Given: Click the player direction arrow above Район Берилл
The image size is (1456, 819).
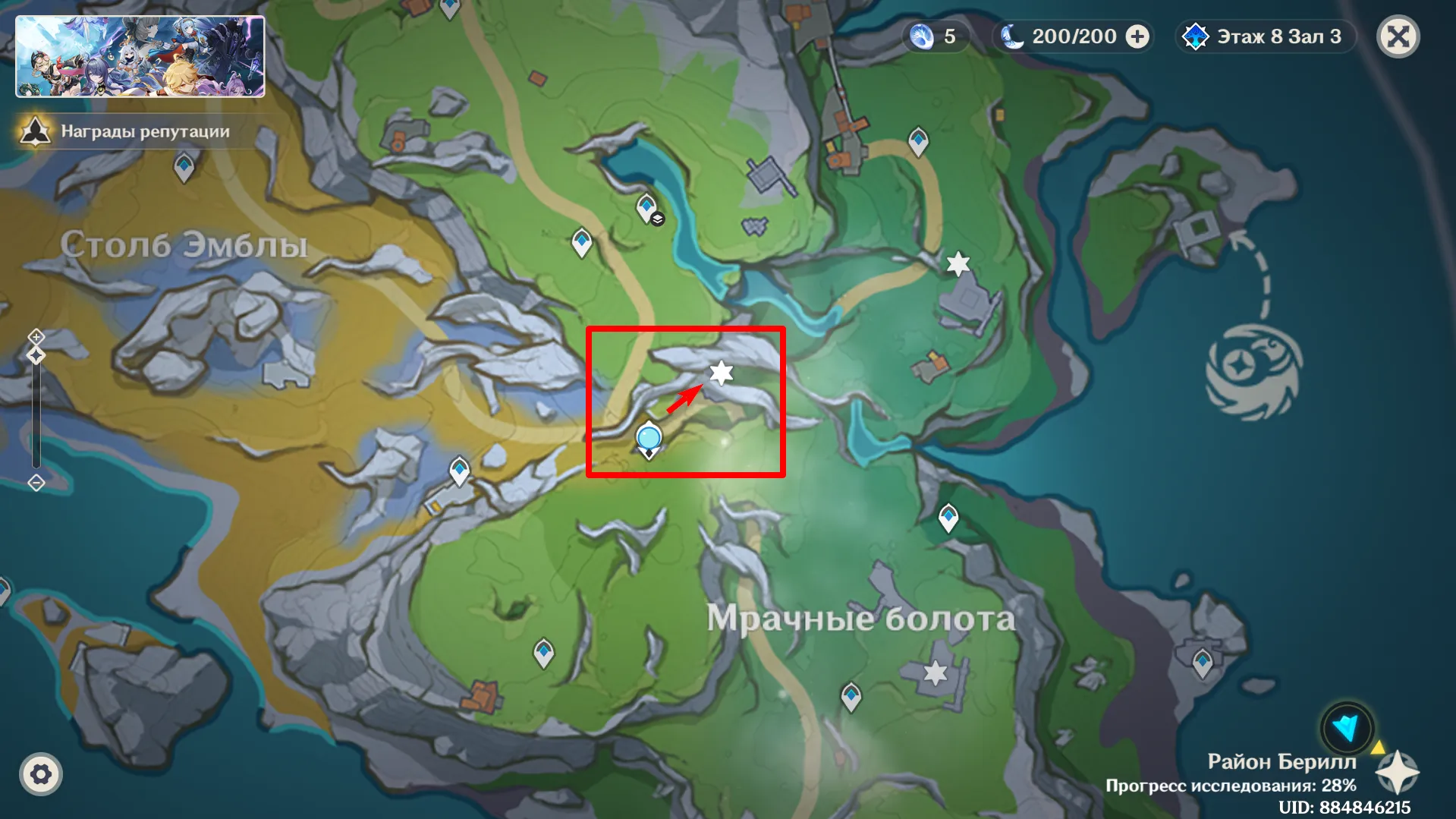Looking at the screenshot, I should coord(1347,728).
